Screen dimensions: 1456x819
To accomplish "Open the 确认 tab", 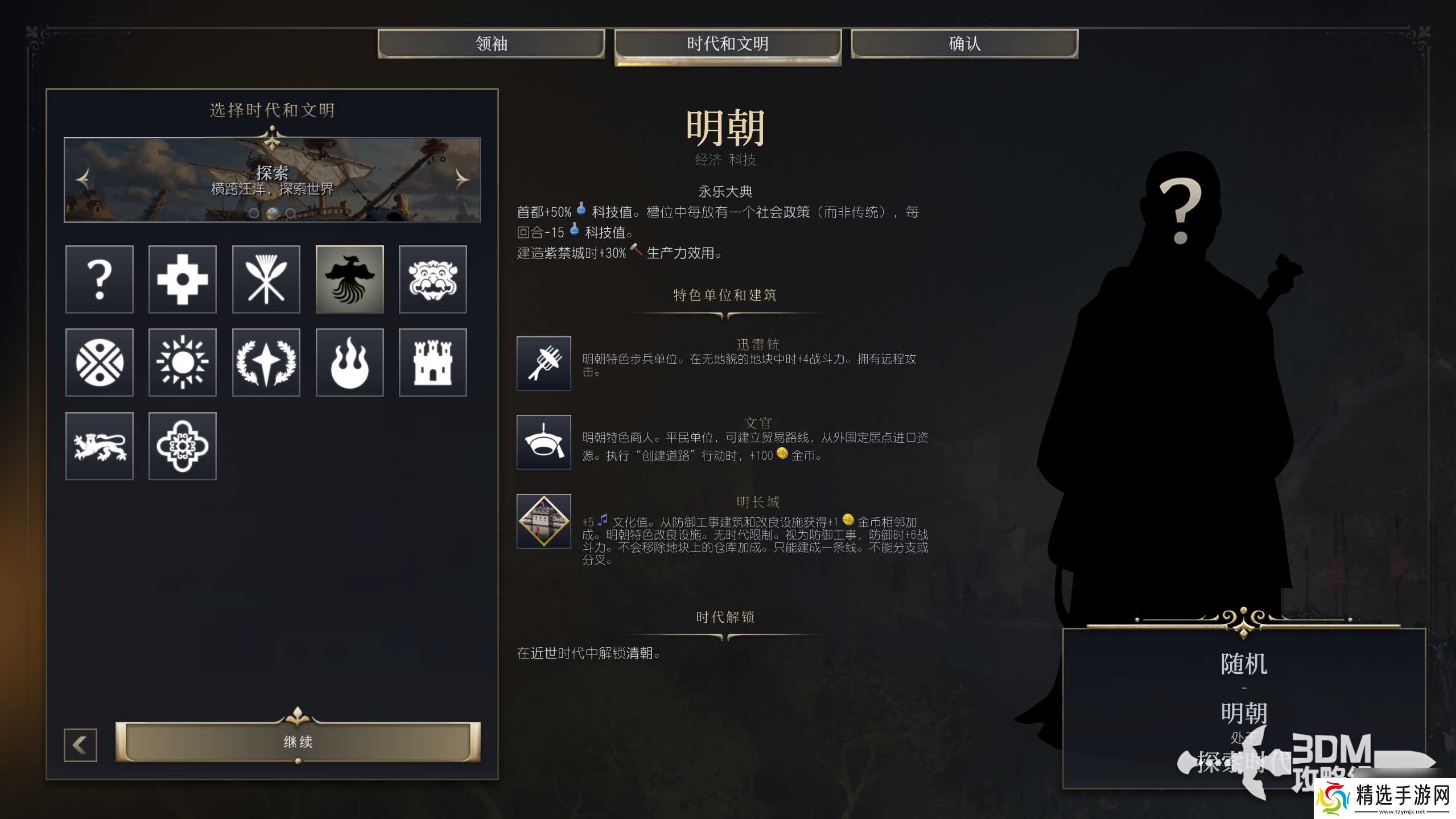I will [963, 44].
